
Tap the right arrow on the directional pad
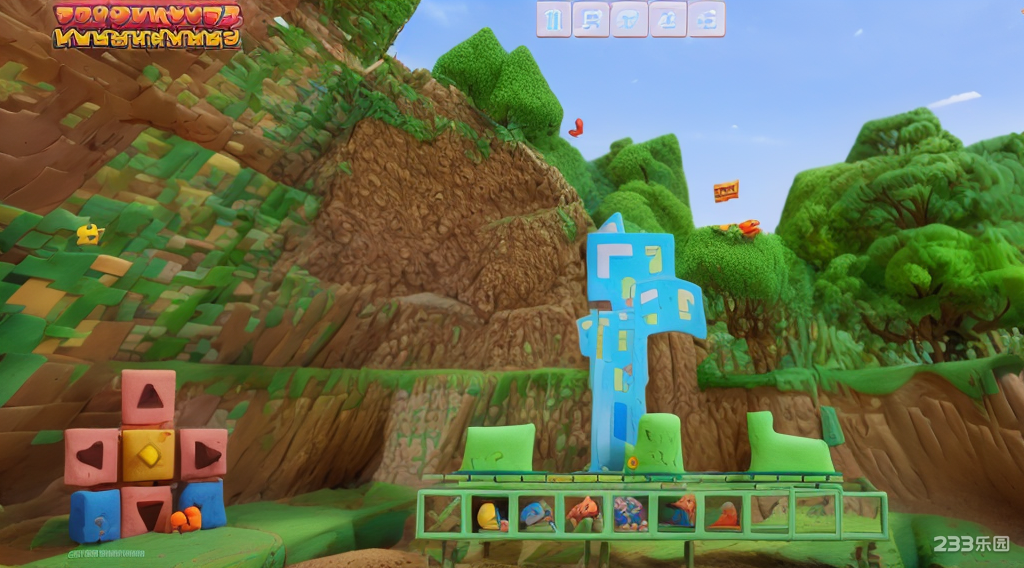pyautogui.click(x=204, y=455)
